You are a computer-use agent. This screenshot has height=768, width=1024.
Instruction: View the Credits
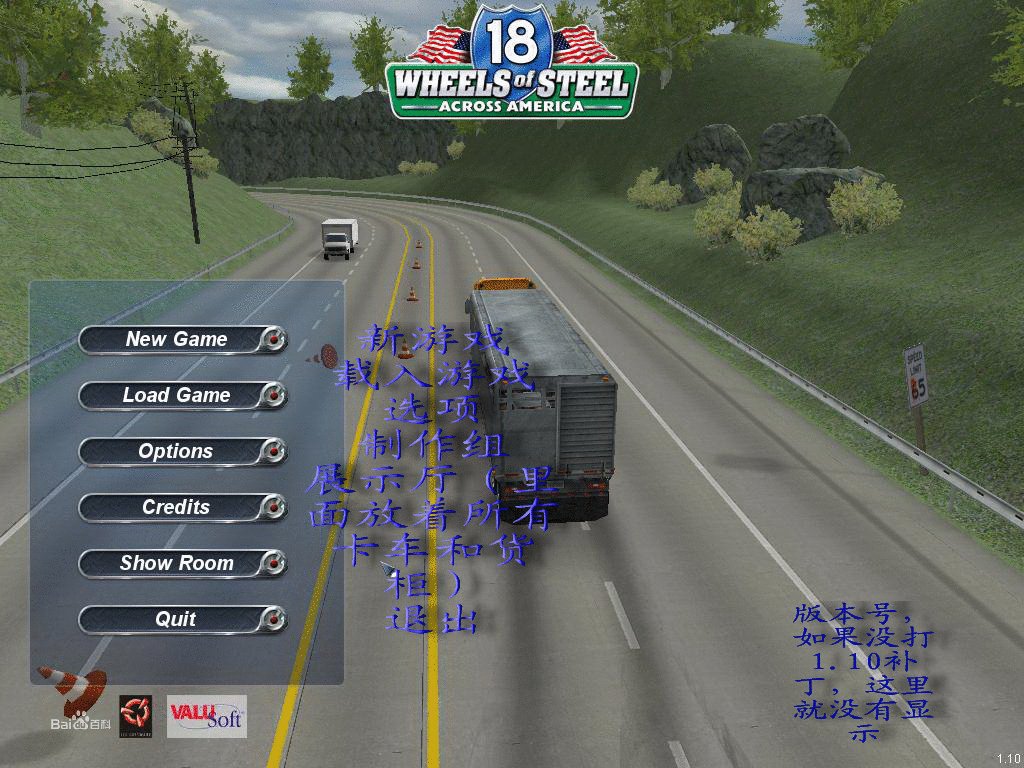point(178,508)
